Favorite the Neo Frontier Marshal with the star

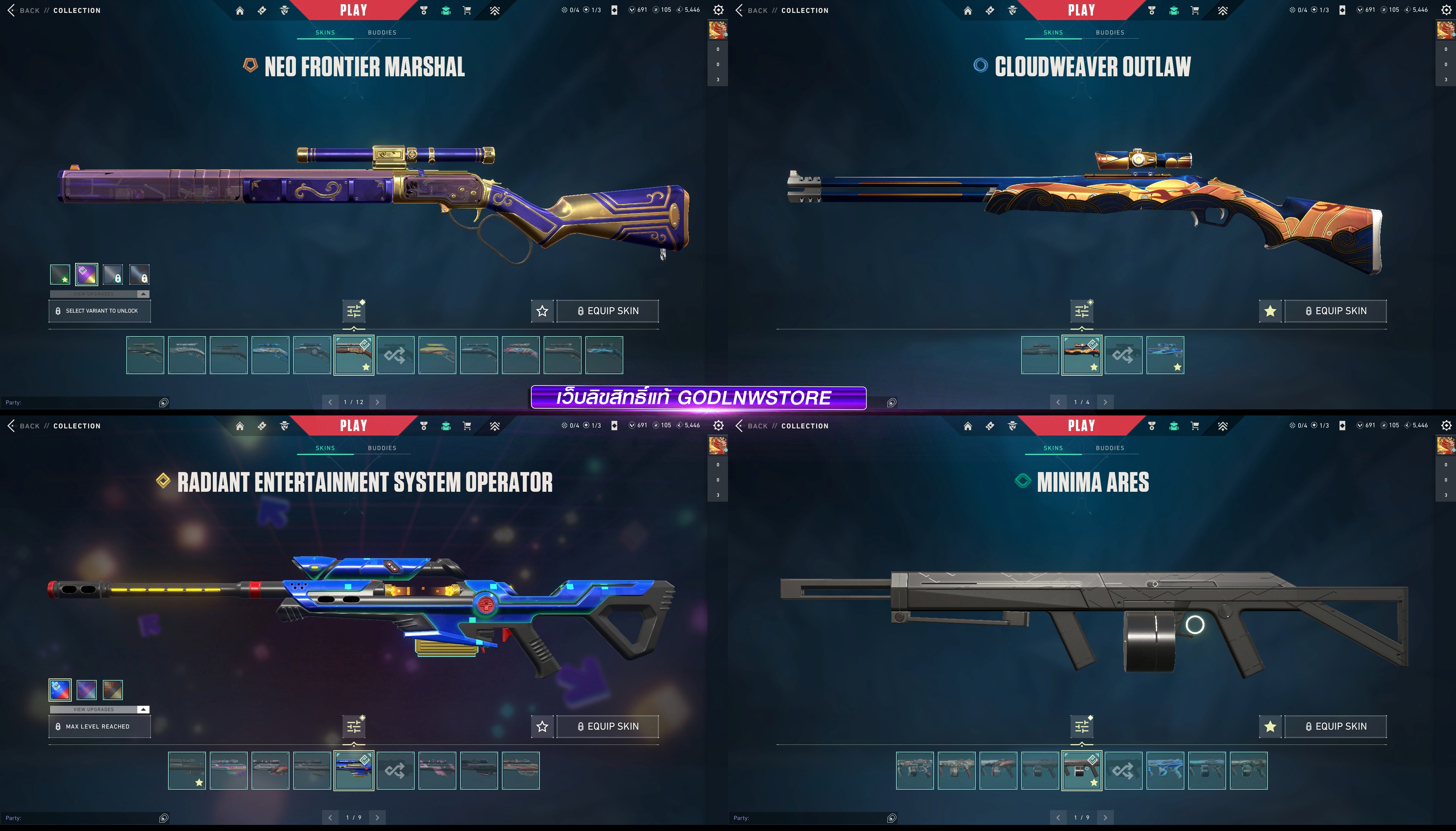tap(542, 311)
